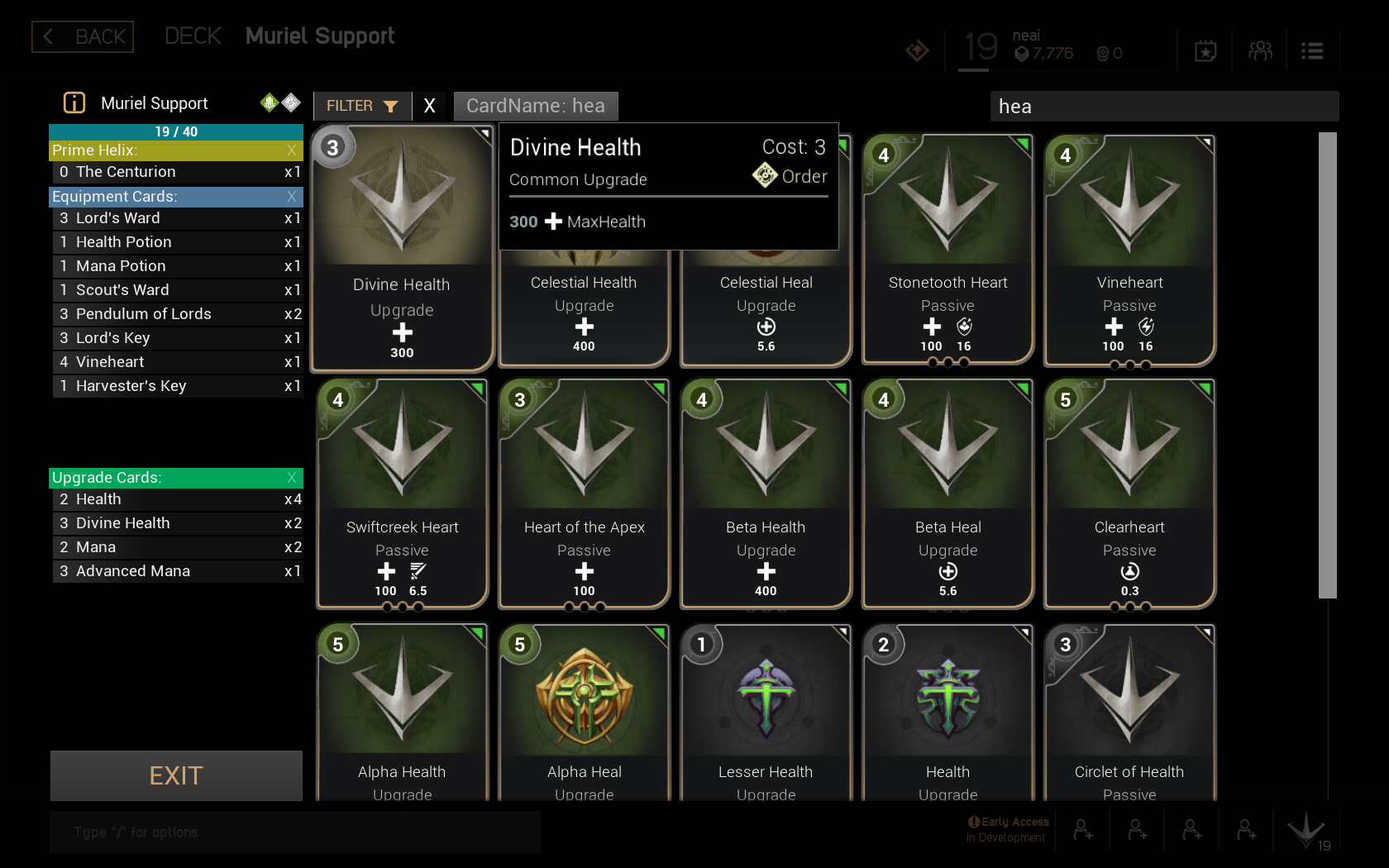This screenshot has width=1389, height=868.
Task: Add the Beta Health upgrade card
Action: [766, 493]
